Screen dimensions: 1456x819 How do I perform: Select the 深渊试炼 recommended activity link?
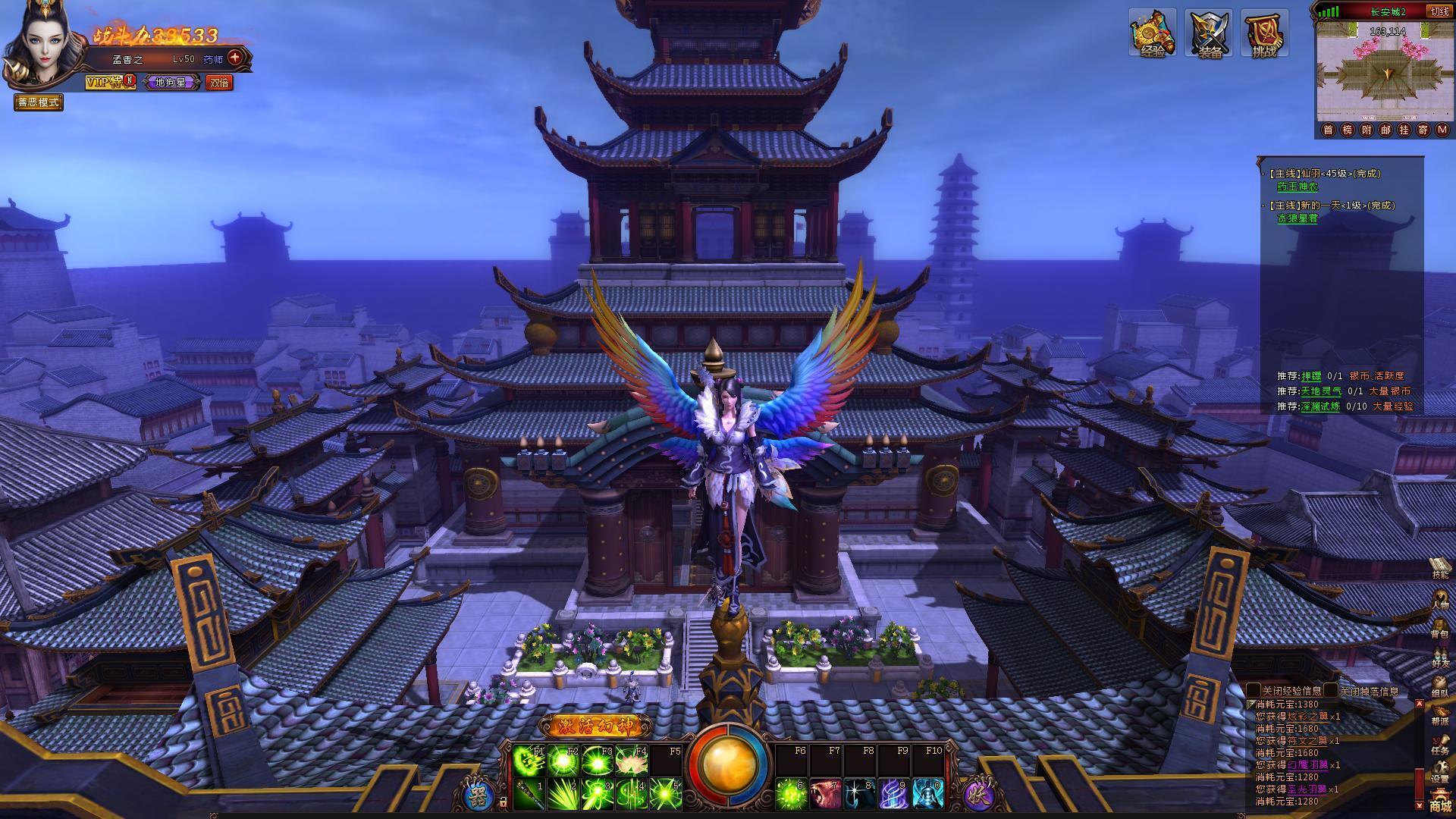click(1320, 406)
